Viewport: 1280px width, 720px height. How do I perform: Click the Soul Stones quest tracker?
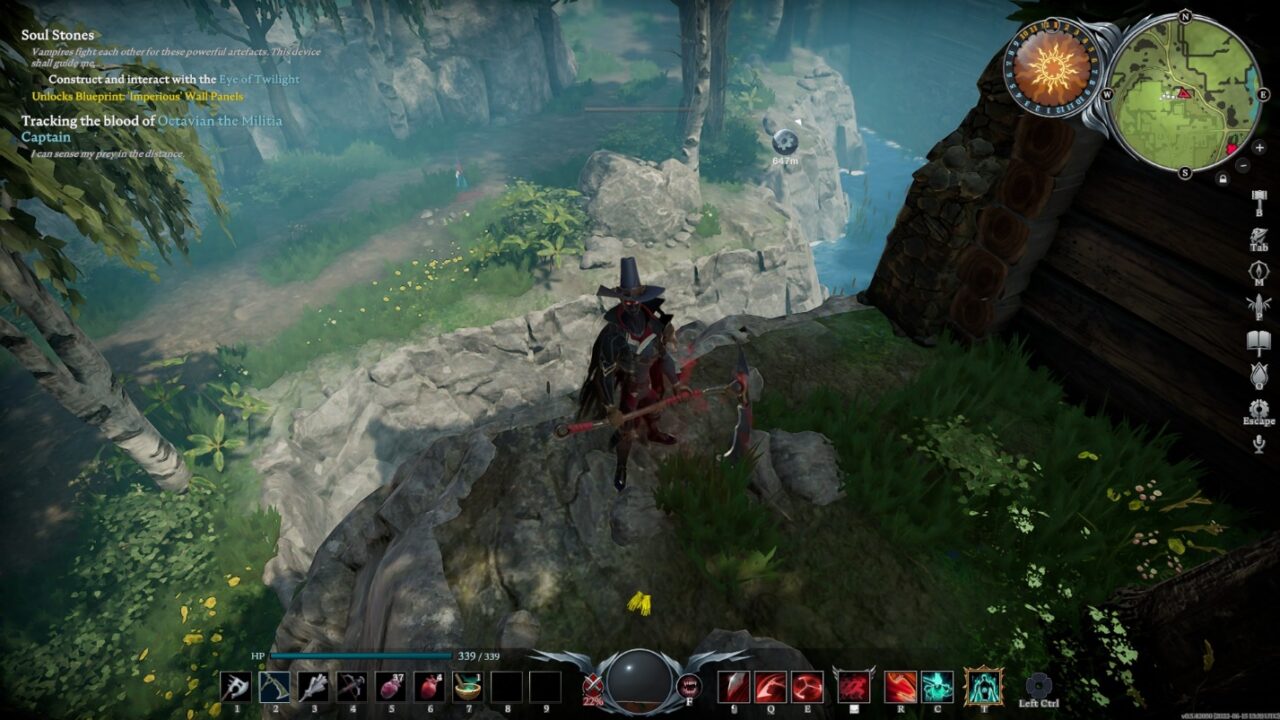(58, 35)
